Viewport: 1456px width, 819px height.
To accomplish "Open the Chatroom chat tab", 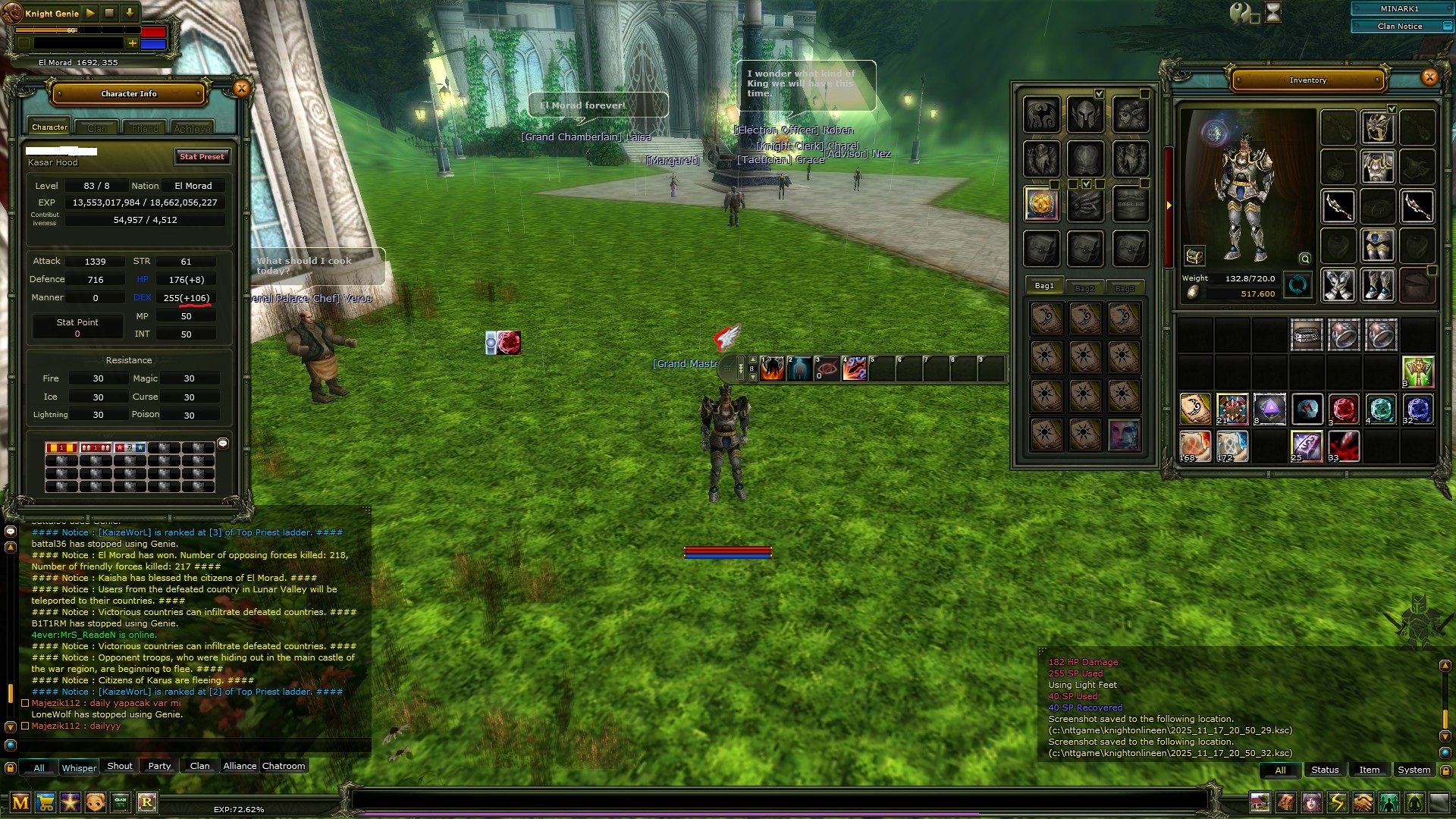I will coord(284,766).
